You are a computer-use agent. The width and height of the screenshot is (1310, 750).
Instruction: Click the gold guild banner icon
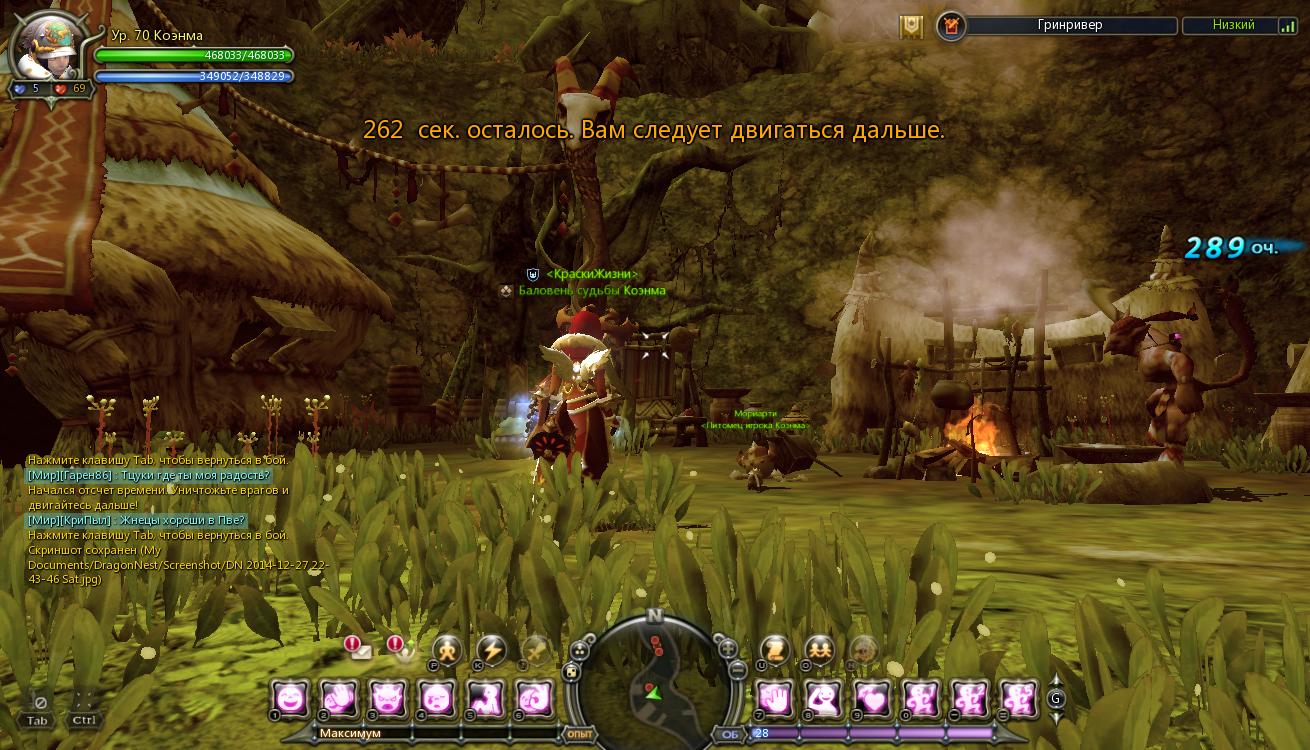[911, 26]
